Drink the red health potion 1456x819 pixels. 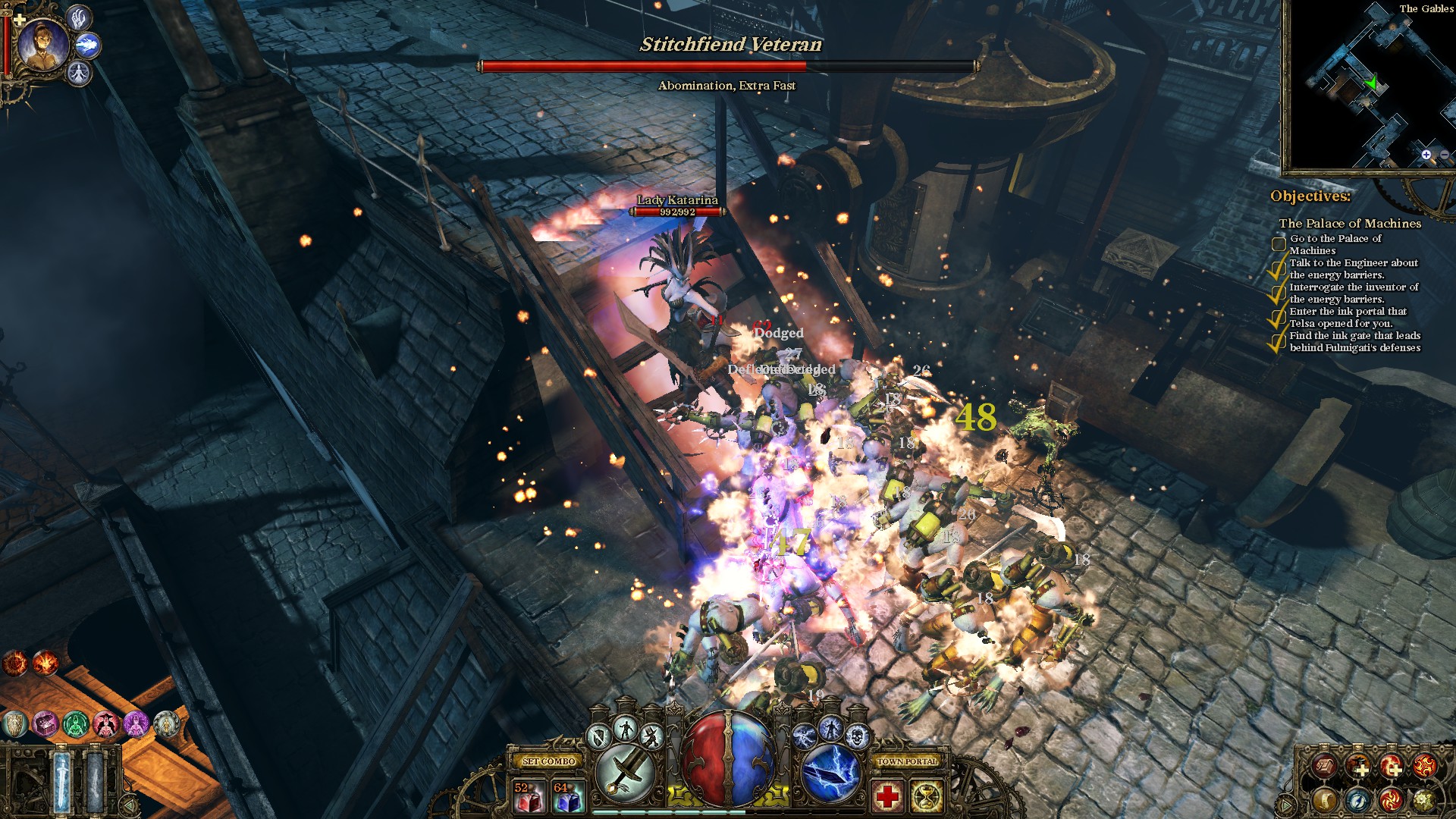pyautogui.click(x=529, y=796)
